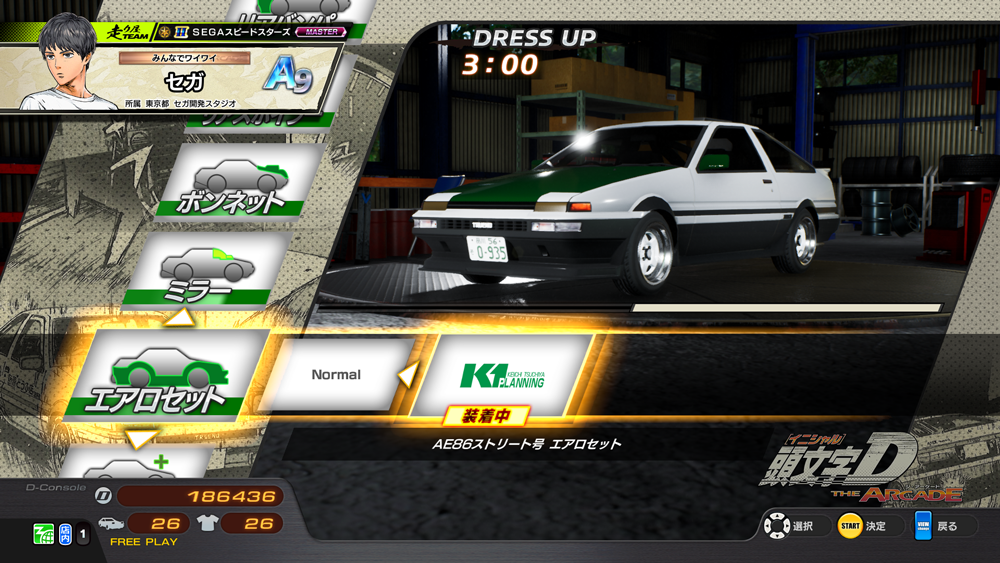Choose the K1 Planning aero set
The width and height of the screenshot is (1000, 563).
[x=503, y=375]
